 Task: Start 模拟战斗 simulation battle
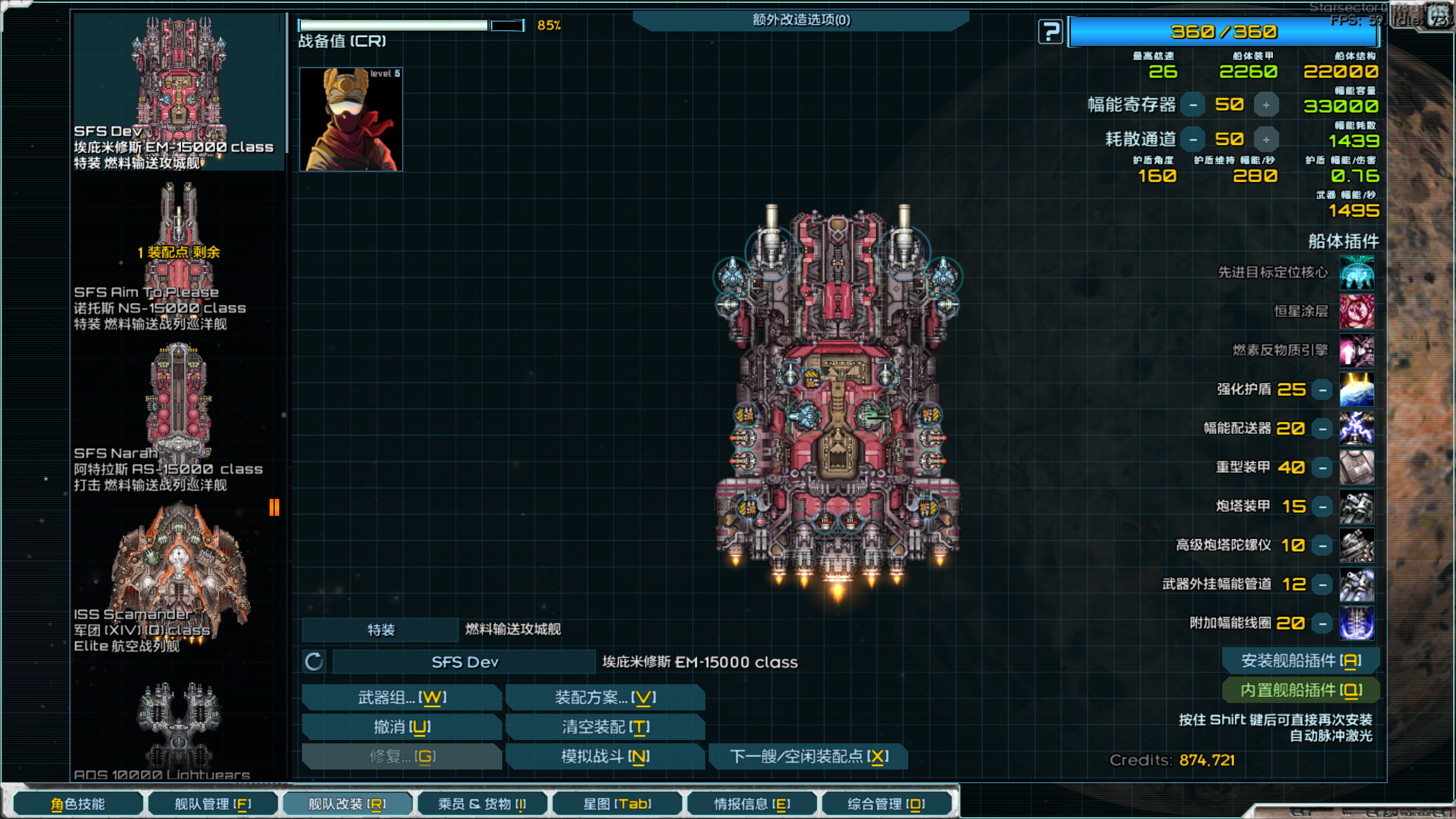pos(605,756)
